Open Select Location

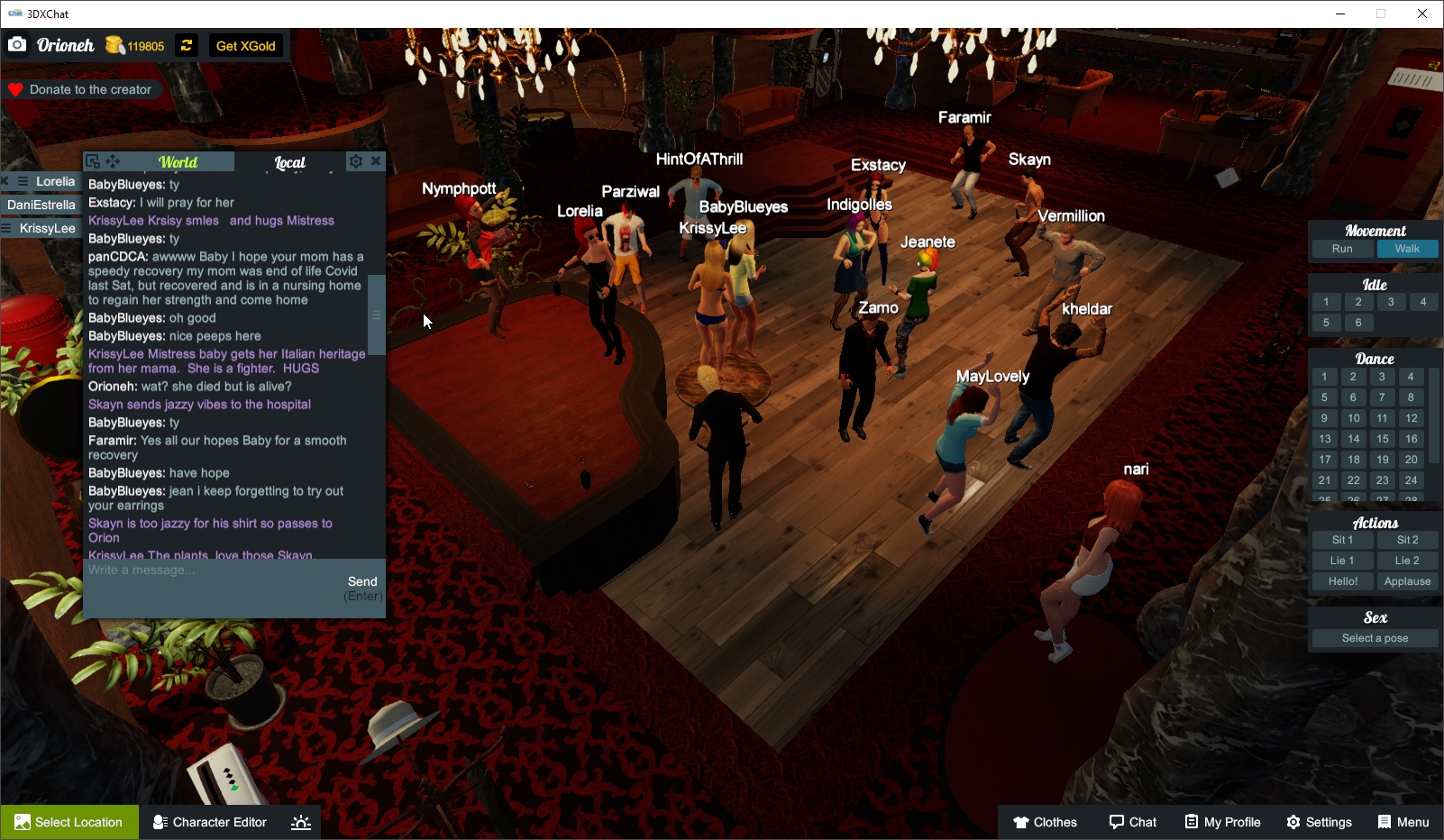point(69,821)
